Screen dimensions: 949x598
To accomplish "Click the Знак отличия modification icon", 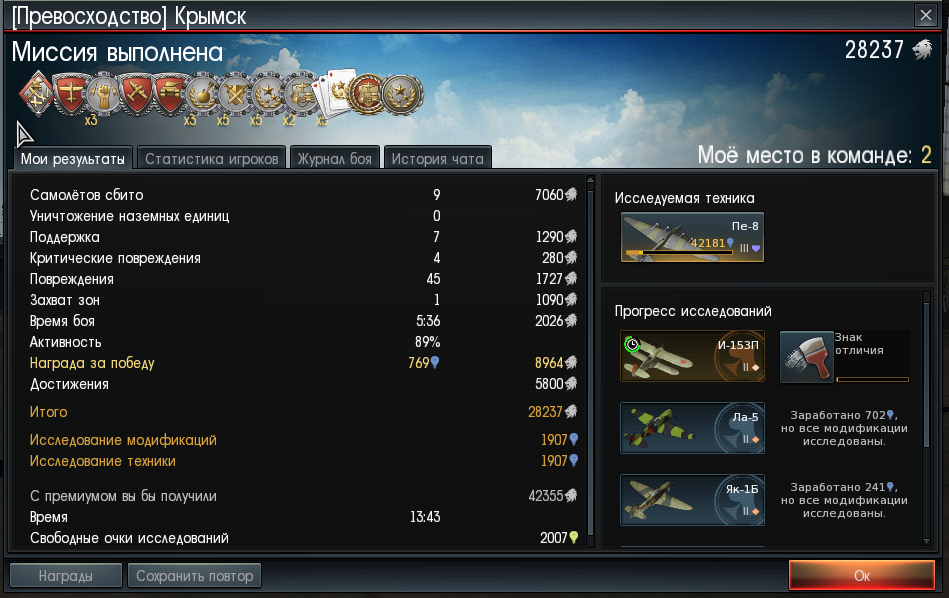I will tap(806, 357).
